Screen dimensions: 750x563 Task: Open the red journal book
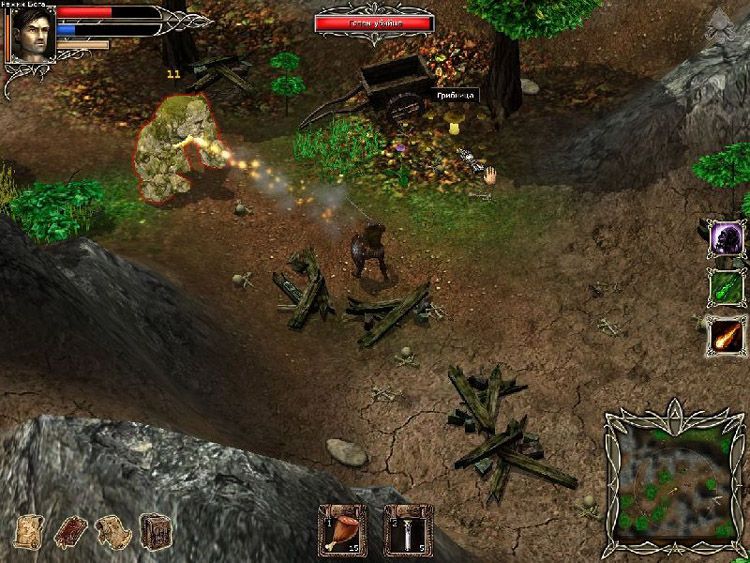coord(70,531)
